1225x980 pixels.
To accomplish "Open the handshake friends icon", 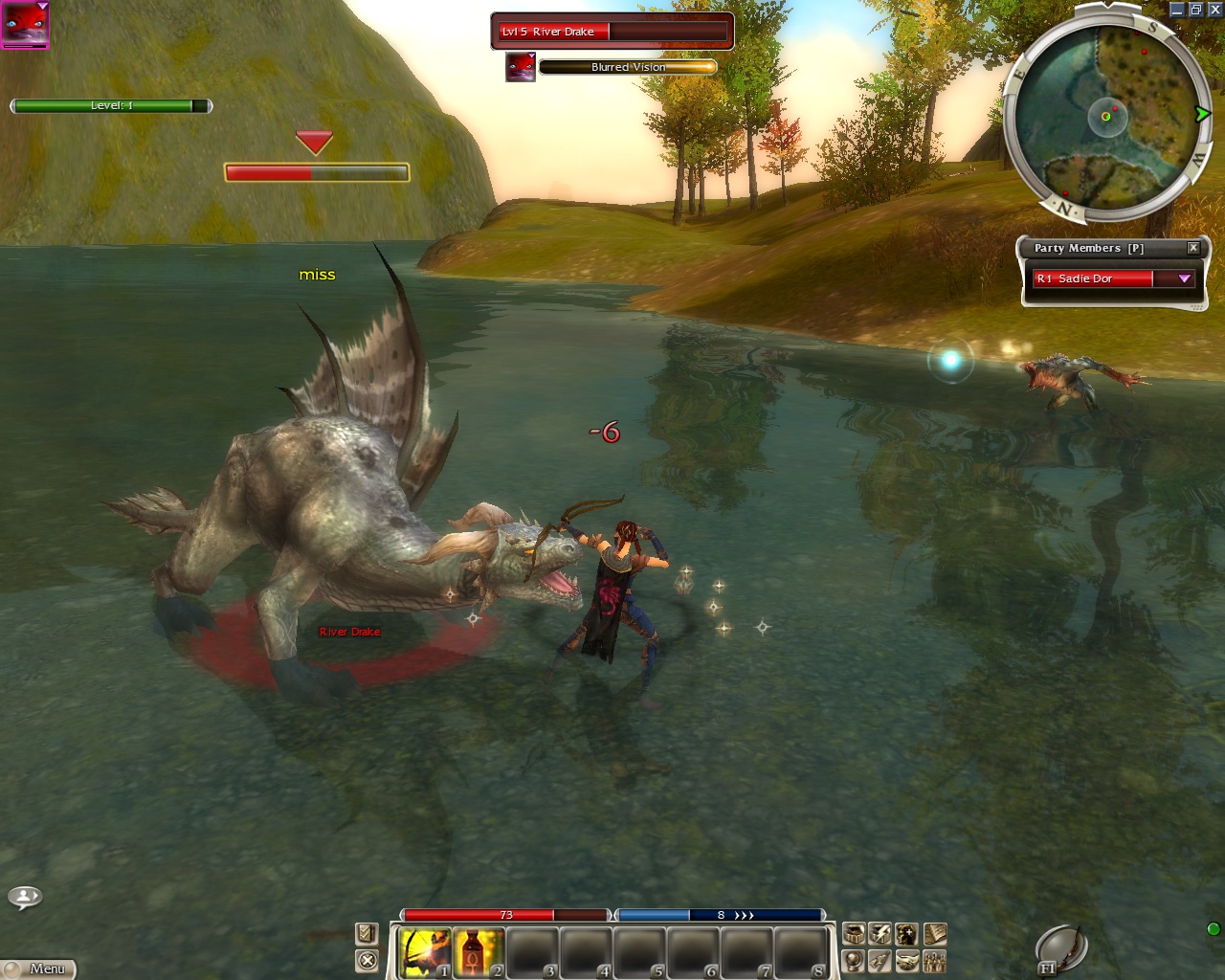I will (907, 961).
